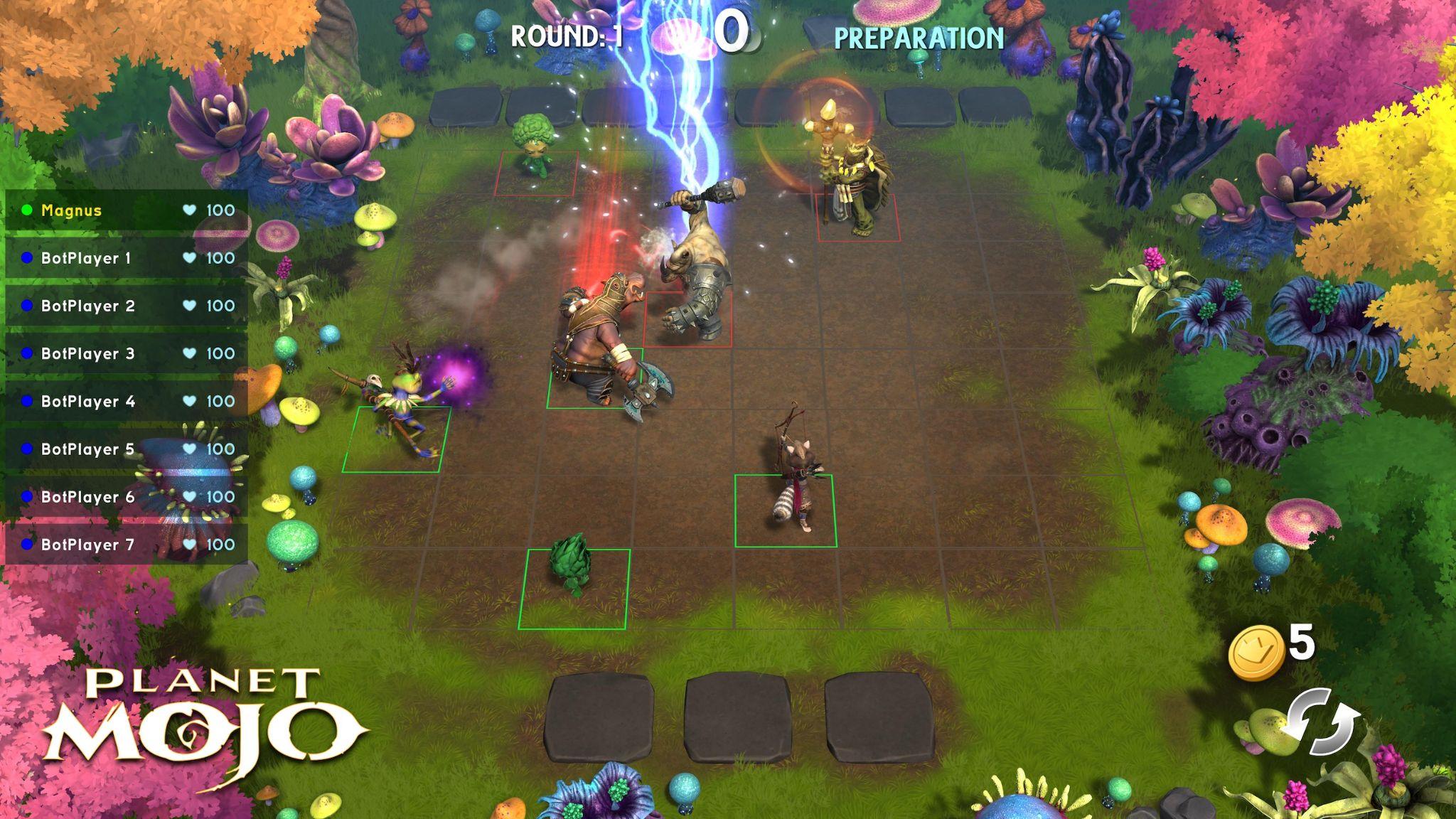Screen dimensions: 1456x819
Task: Open the BotPlayer 6 row
Action: tap(127, 496)
